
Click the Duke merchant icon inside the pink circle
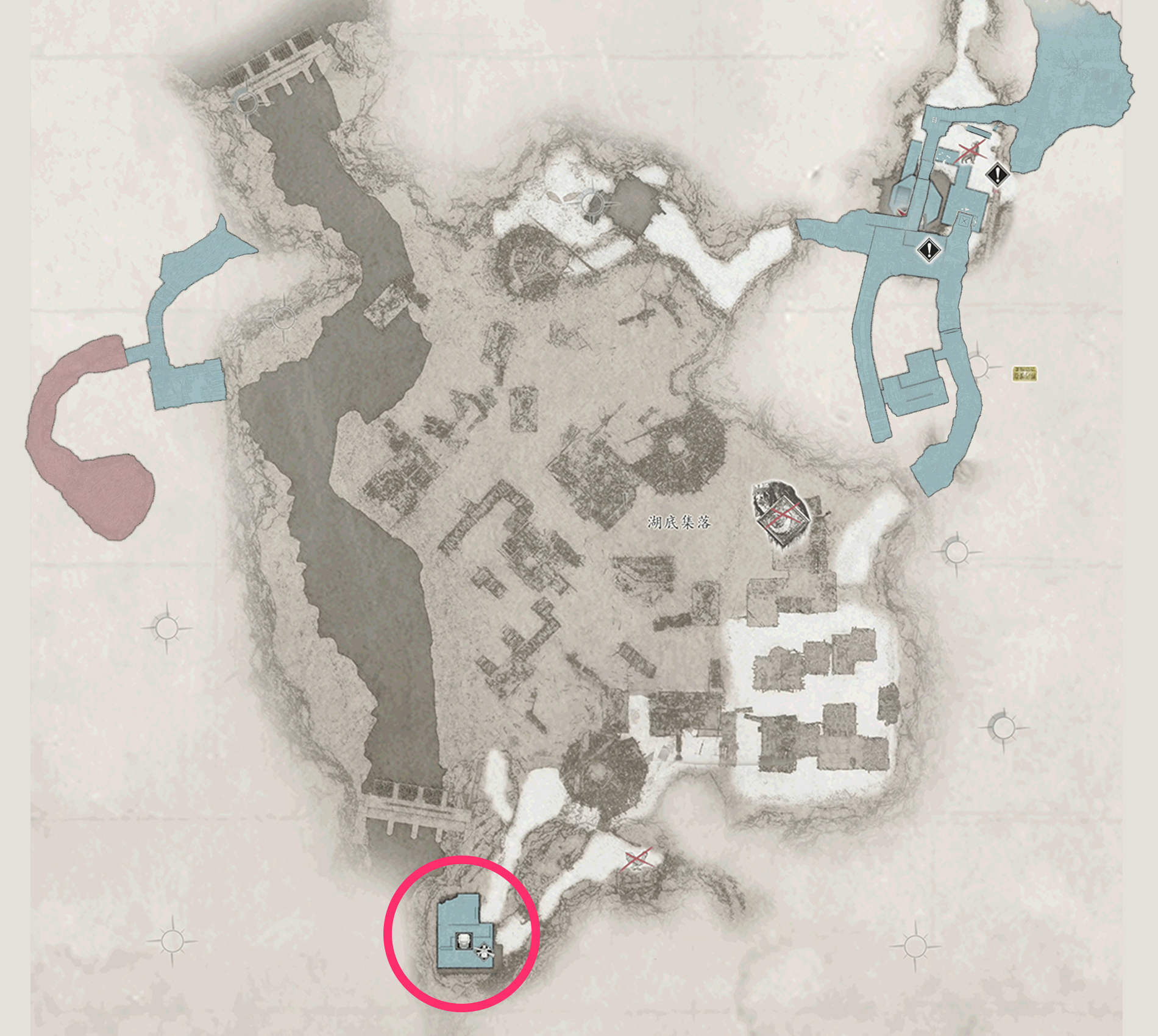click(x=463, y=942)
